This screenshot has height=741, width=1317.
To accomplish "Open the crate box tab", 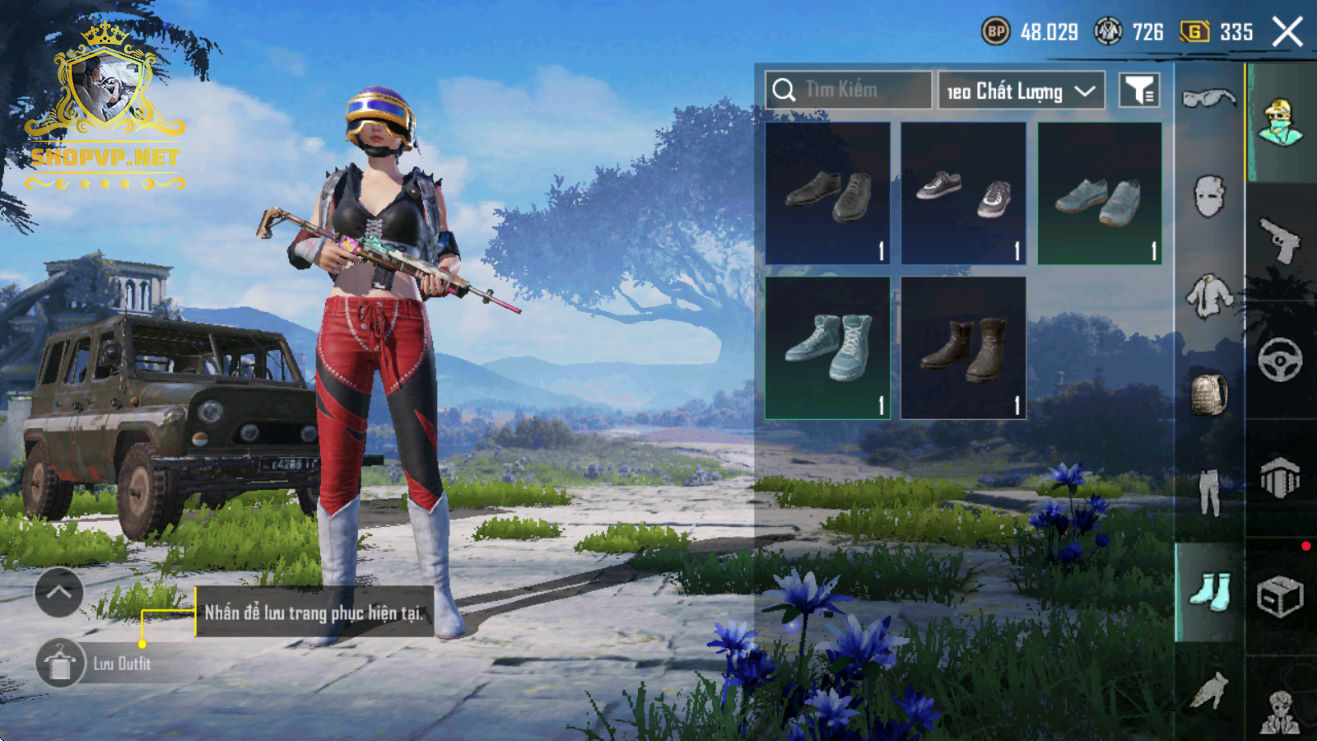I will (x=1281, y=597).
